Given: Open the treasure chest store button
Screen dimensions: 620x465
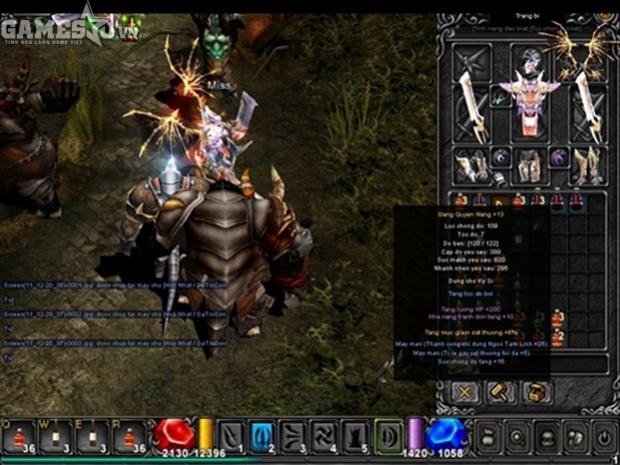Looking at the screenshot, I should (535, 392).
